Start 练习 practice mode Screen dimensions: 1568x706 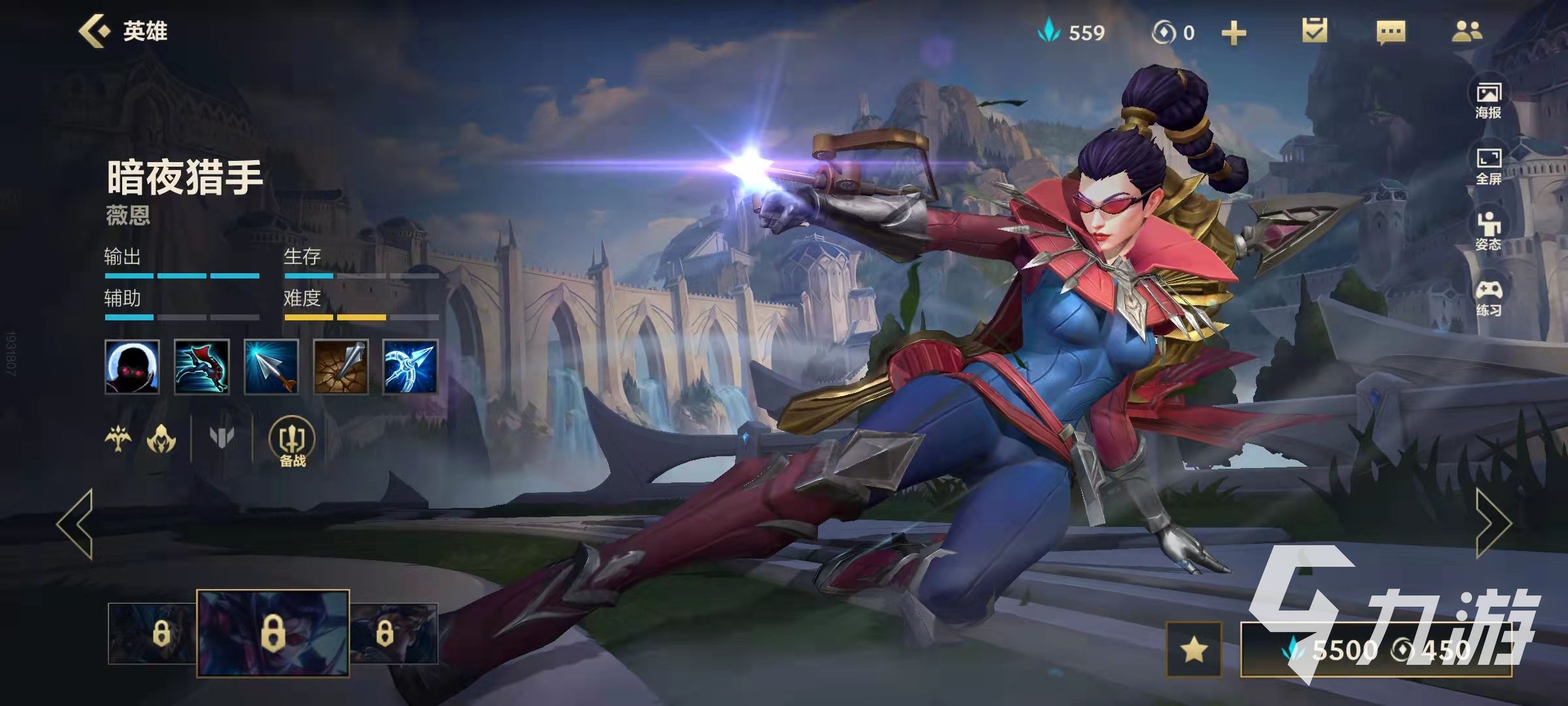click(1488, 298)
